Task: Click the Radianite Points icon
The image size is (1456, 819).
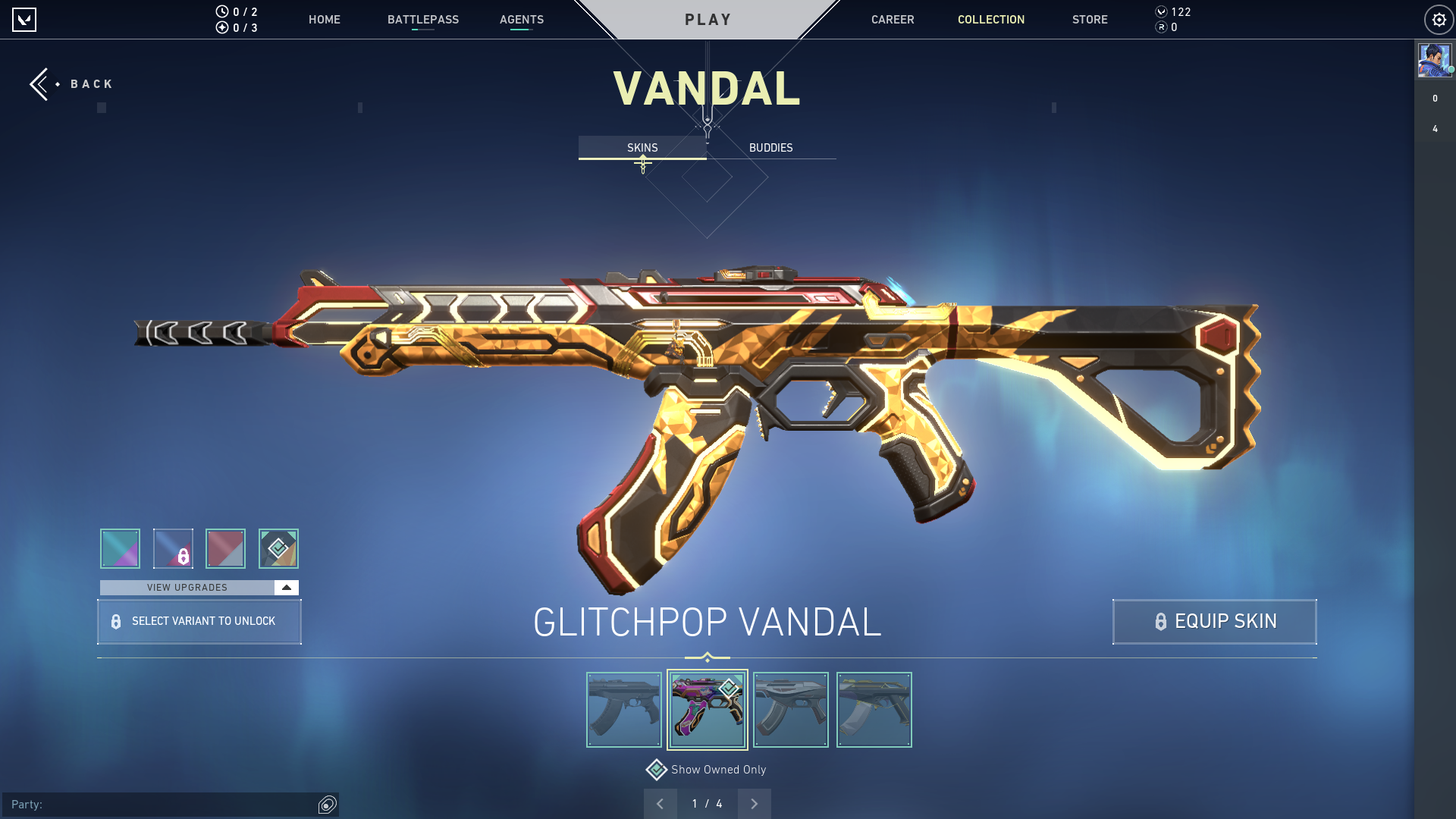Action: [x=1162, y=29]
